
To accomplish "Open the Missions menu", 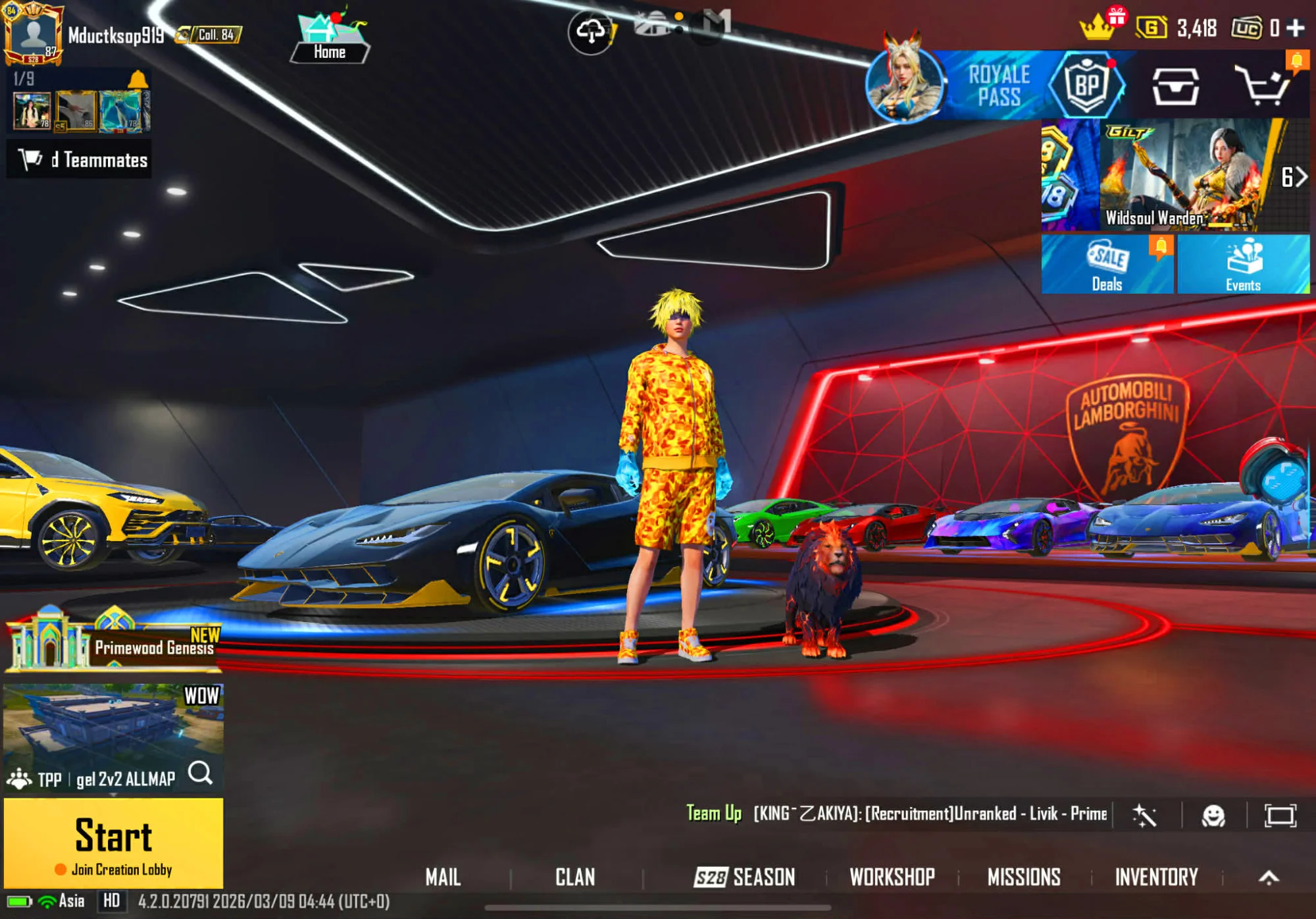I will point(1024,877).
